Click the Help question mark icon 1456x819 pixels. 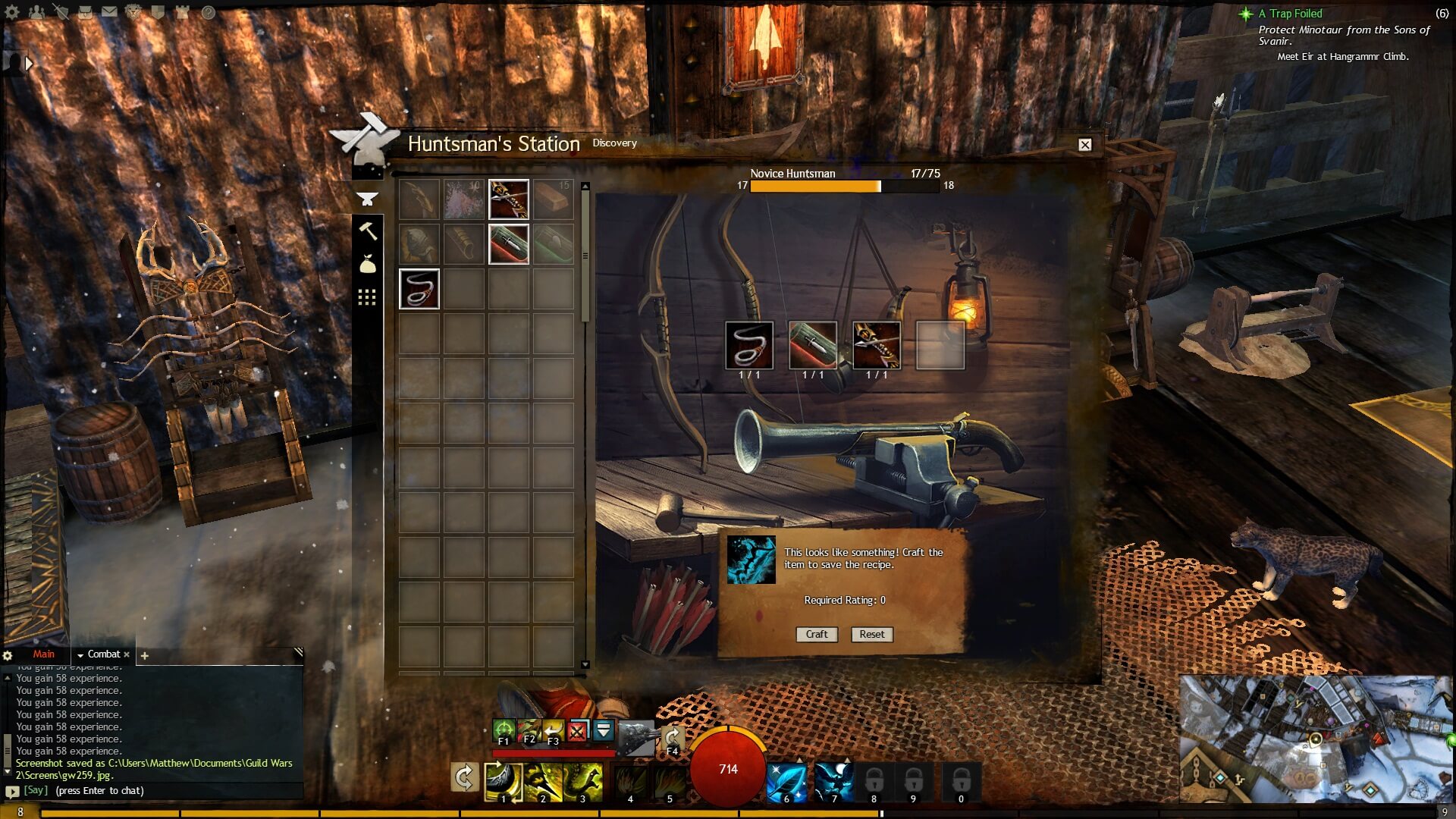click(209, 13)
